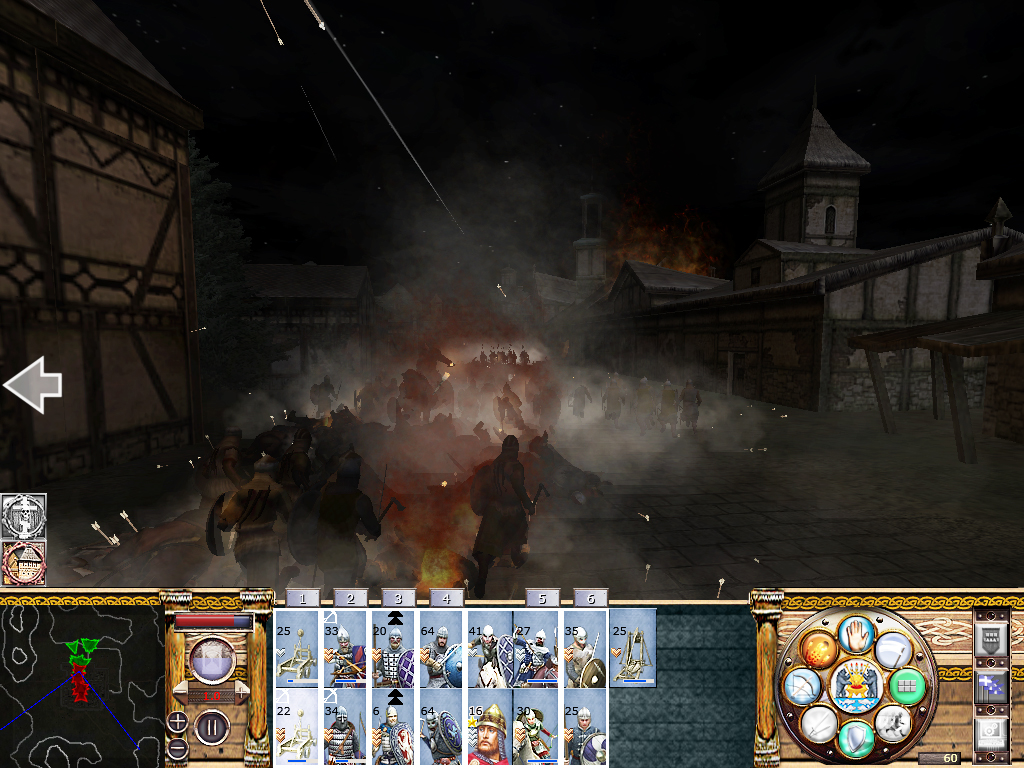Viewport: 1024px width, 768px height.
Task: Select the 22-man catapult unit card
Action: (x=296, y=728)
